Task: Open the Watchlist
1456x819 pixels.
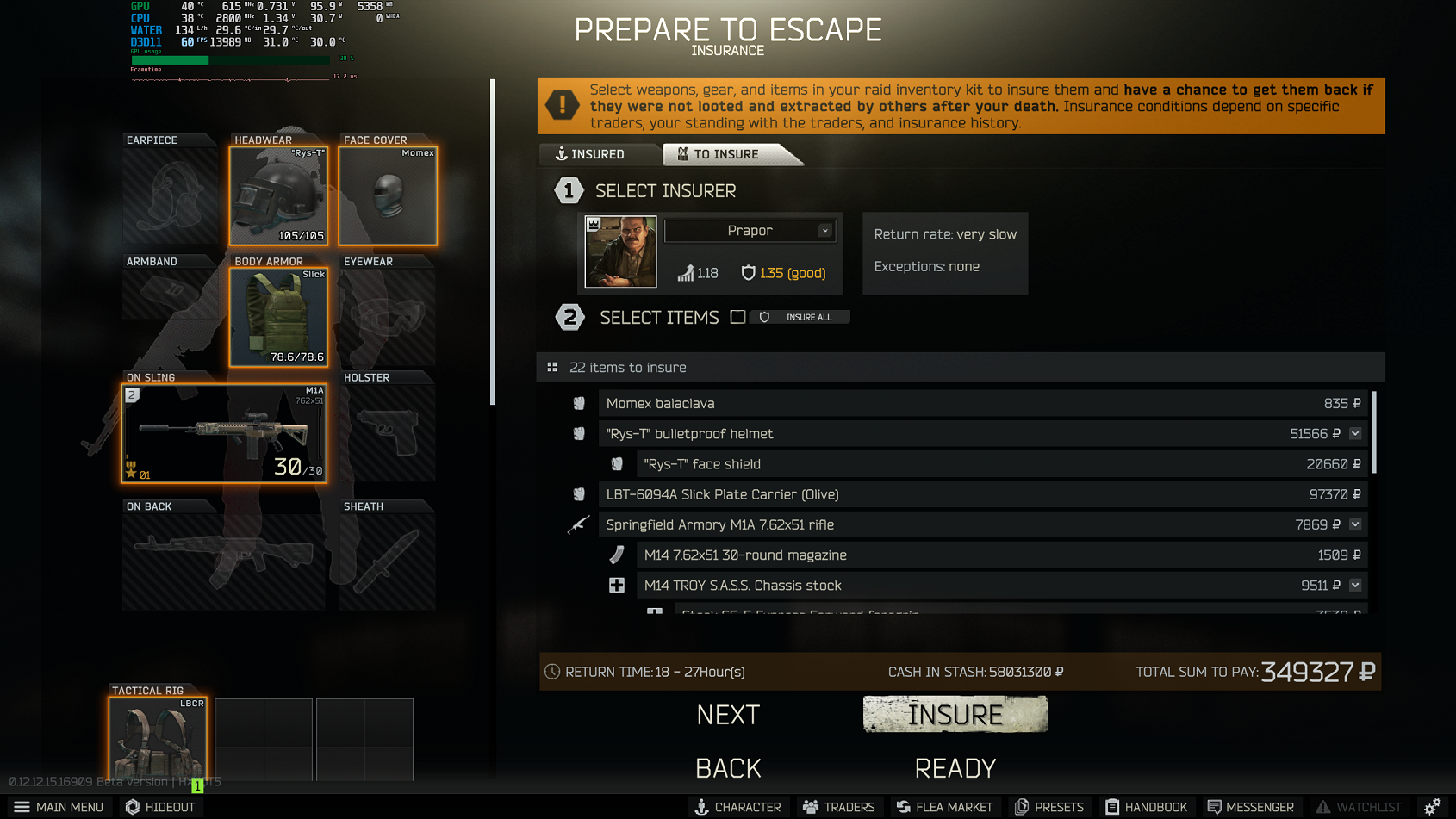Action: [x=1359, y=807]
